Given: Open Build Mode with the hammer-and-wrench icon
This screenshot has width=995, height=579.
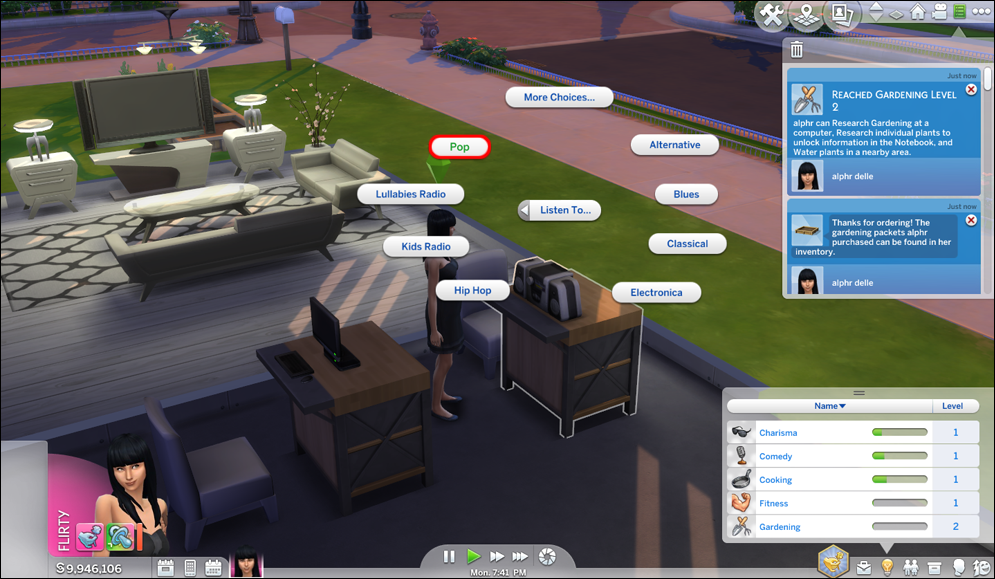Looking at the screenshot, I should (x=773, y=15).
